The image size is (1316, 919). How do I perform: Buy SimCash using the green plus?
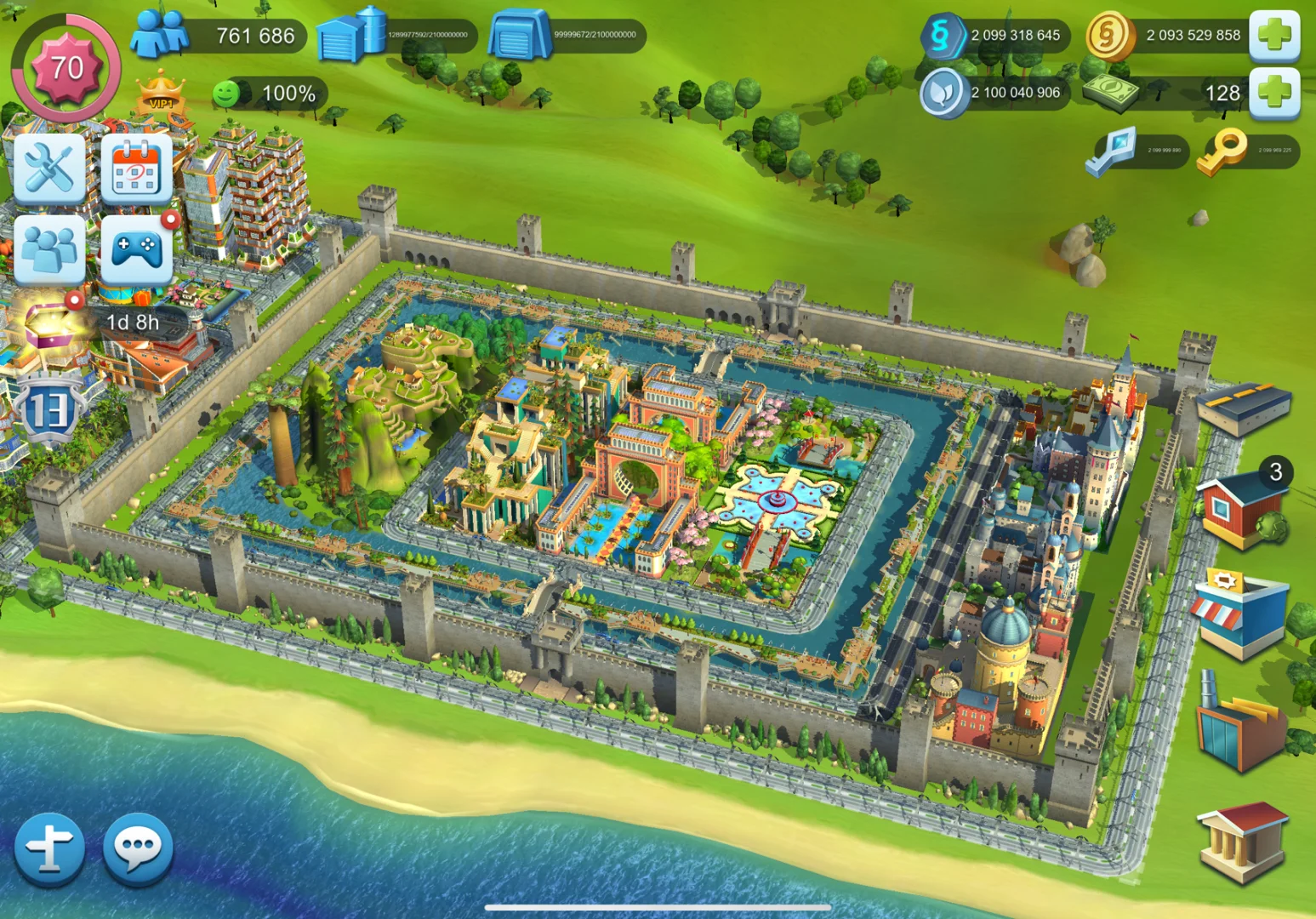[x=1273, y=92]
